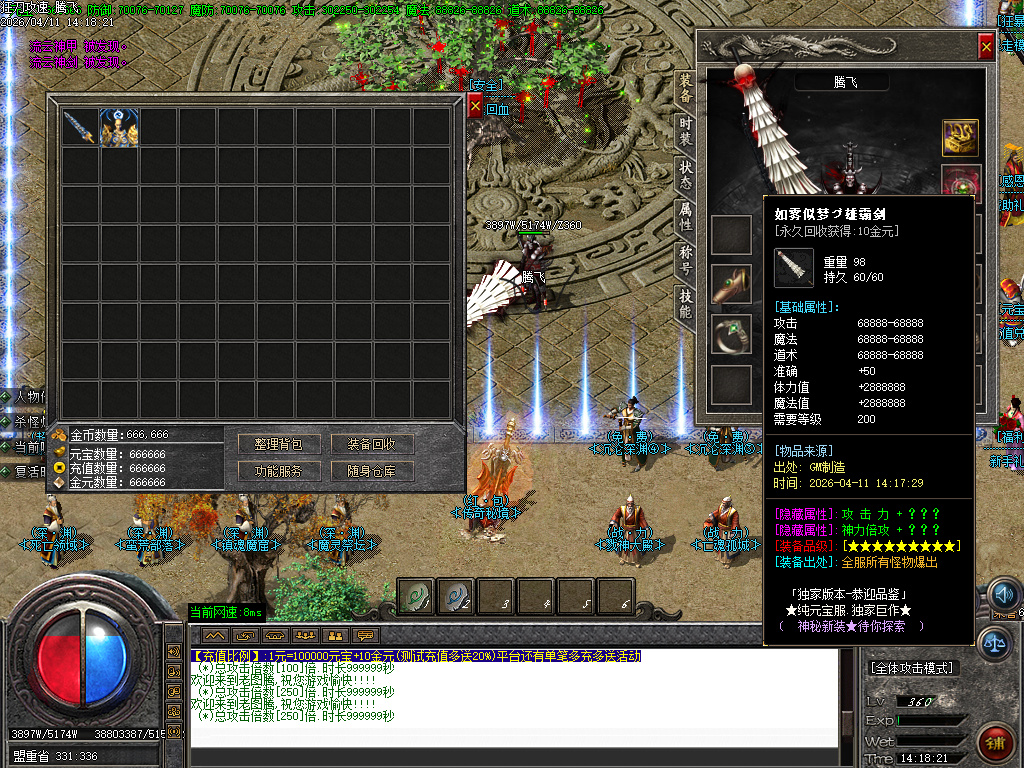The width and height of the screenshot is (1024, 768).
Task: Close the inventory bag window
Action: (475, 105)
